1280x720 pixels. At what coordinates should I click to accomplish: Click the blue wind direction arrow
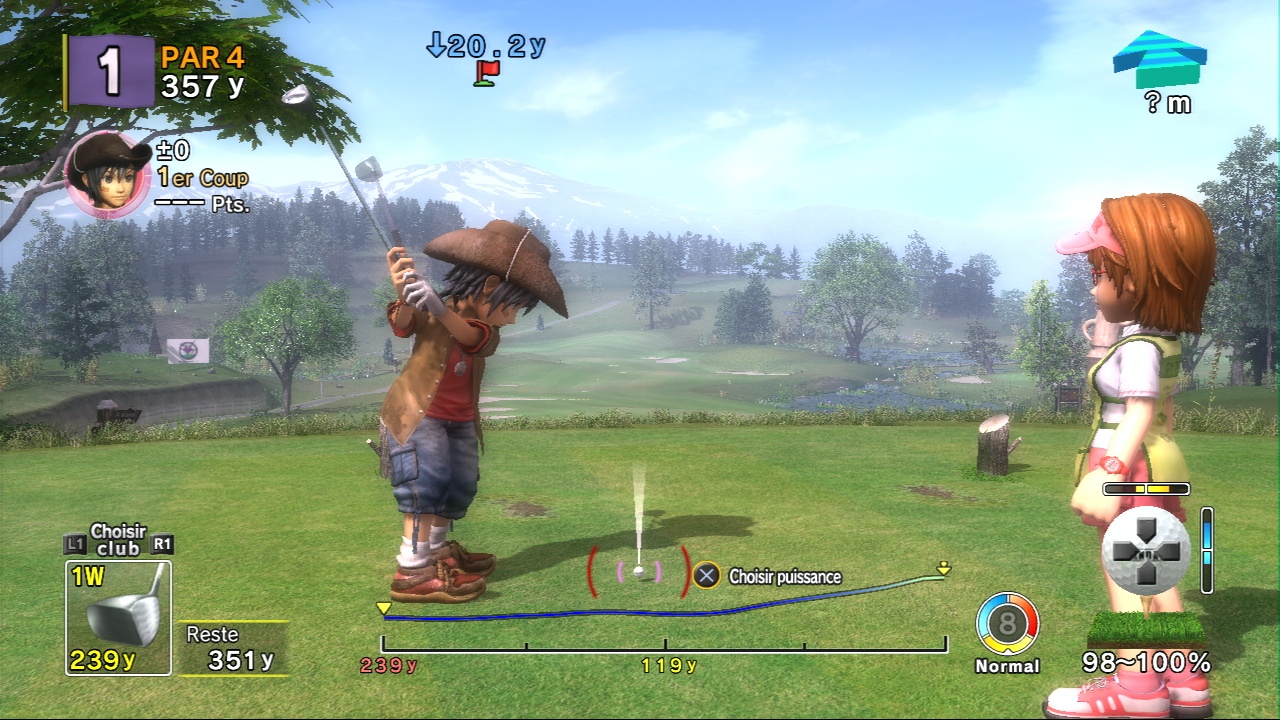coord(1159,59)
